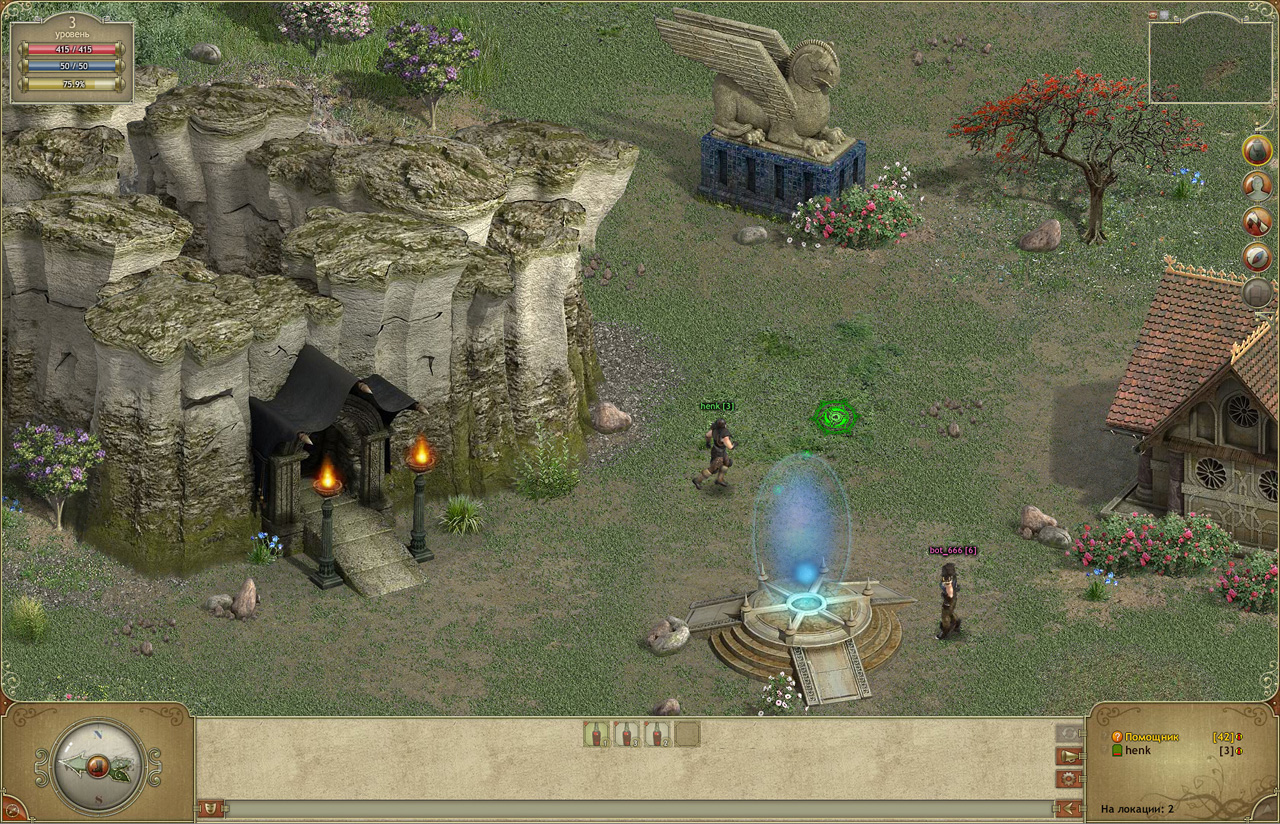Click the greyed-out round icon
1280x824 pixels.
point(1257,293)
